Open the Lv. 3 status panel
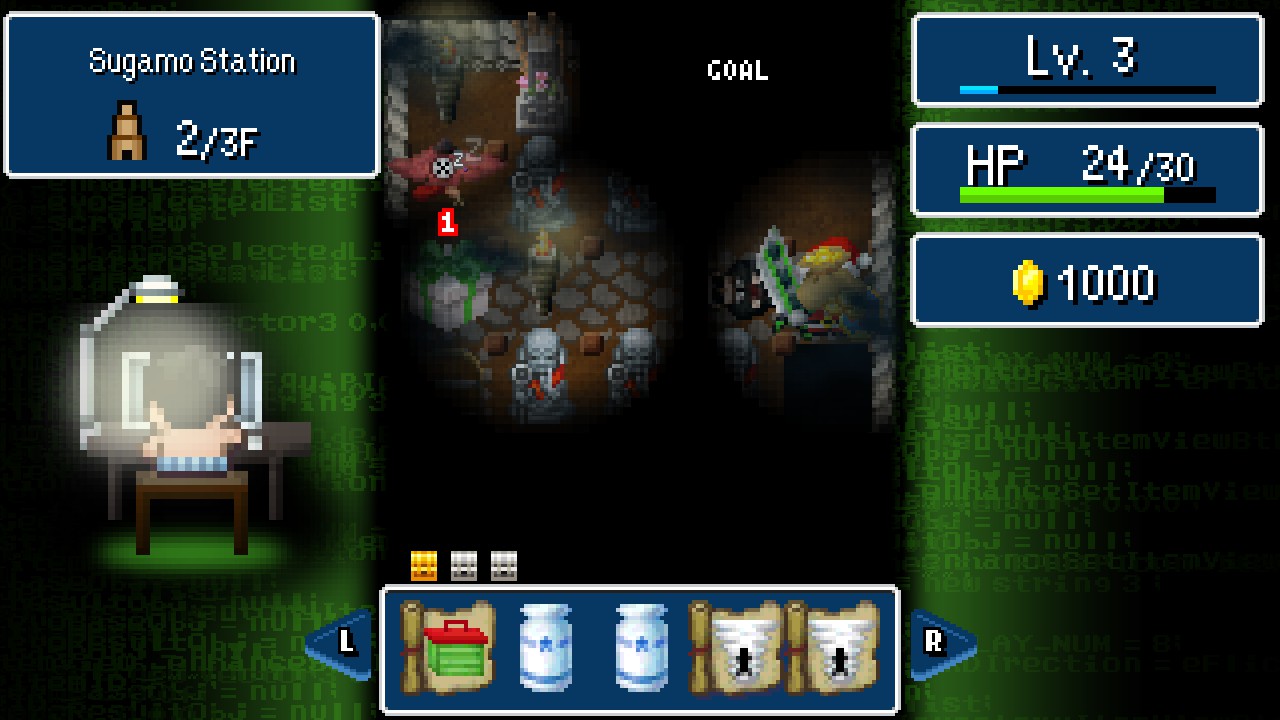The image size is (1280, 720). click(x=1086, y=60)
